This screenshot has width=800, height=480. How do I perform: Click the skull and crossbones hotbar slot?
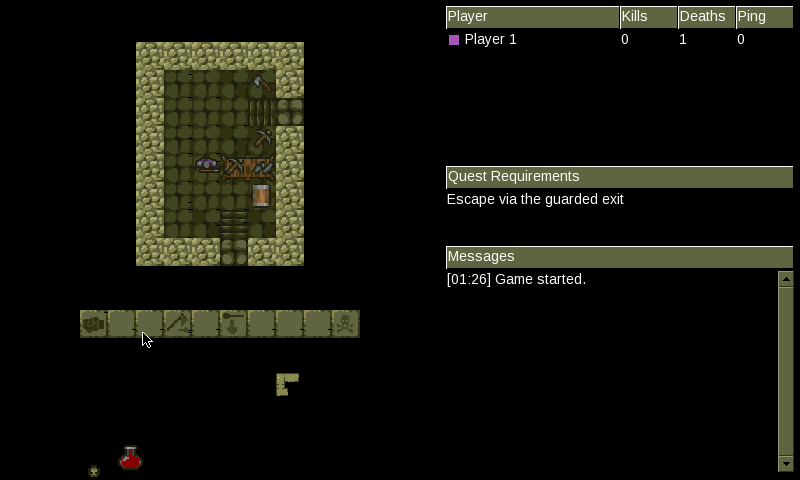tap(345, 324)
